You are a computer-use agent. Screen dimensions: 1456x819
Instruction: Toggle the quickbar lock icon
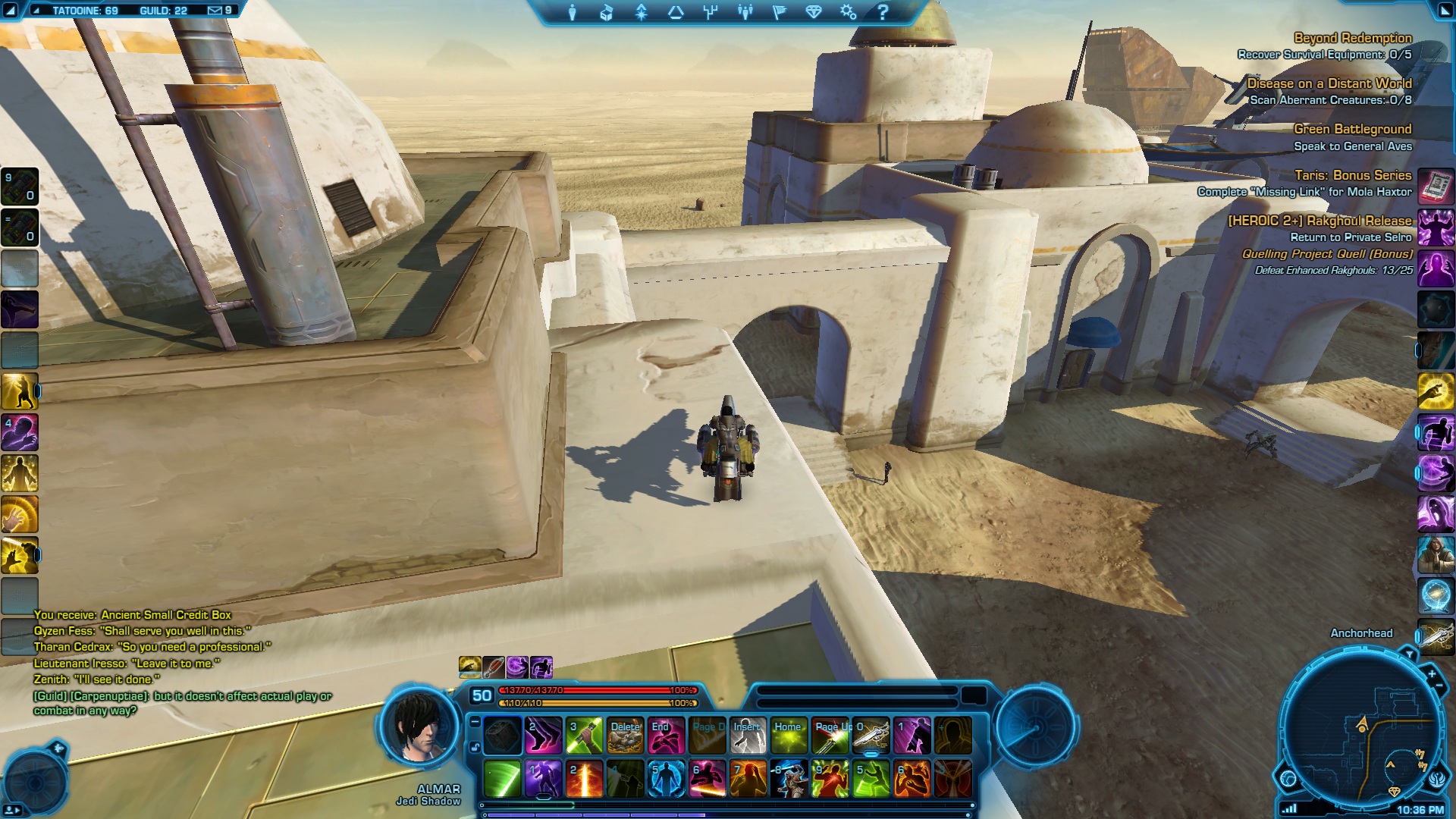click(x=475, y=747)
